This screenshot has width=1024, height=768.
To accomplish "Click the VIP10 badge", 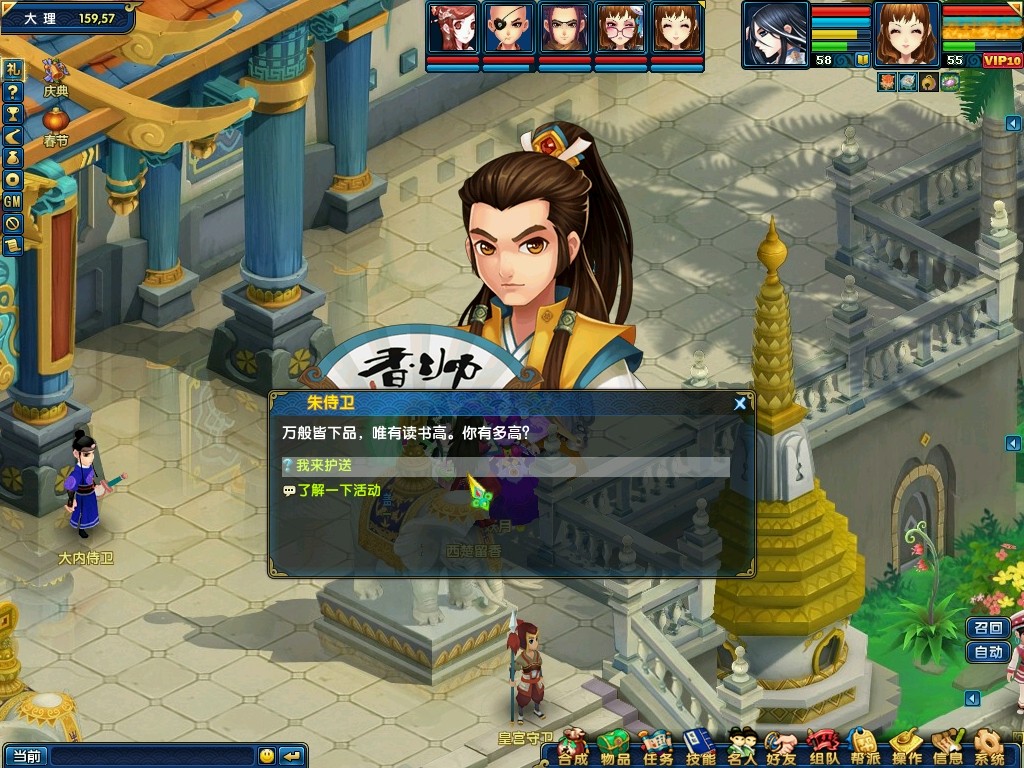I will coord(1002,61).
